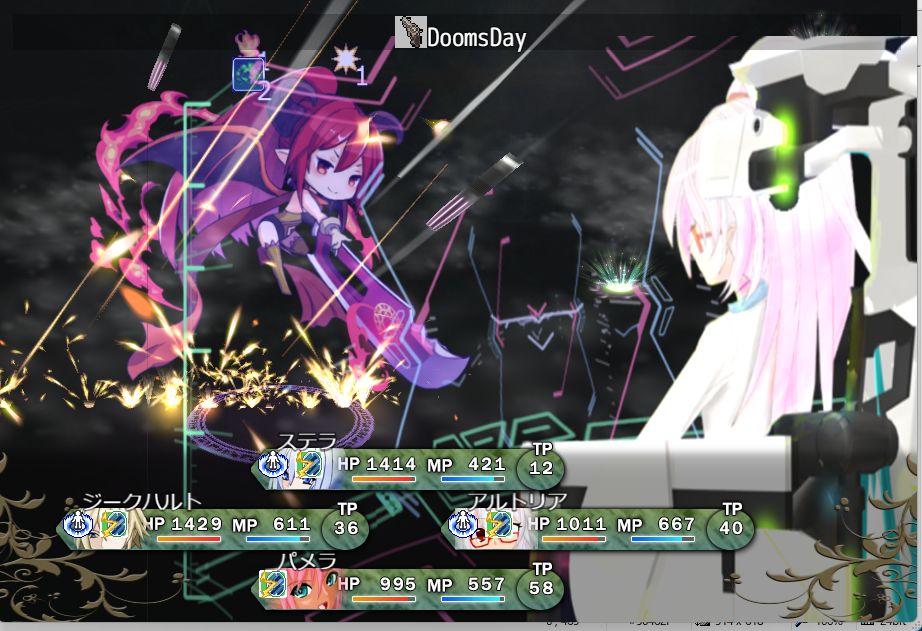Select Sieghart's (ジークハルト) party status panel

215,527
